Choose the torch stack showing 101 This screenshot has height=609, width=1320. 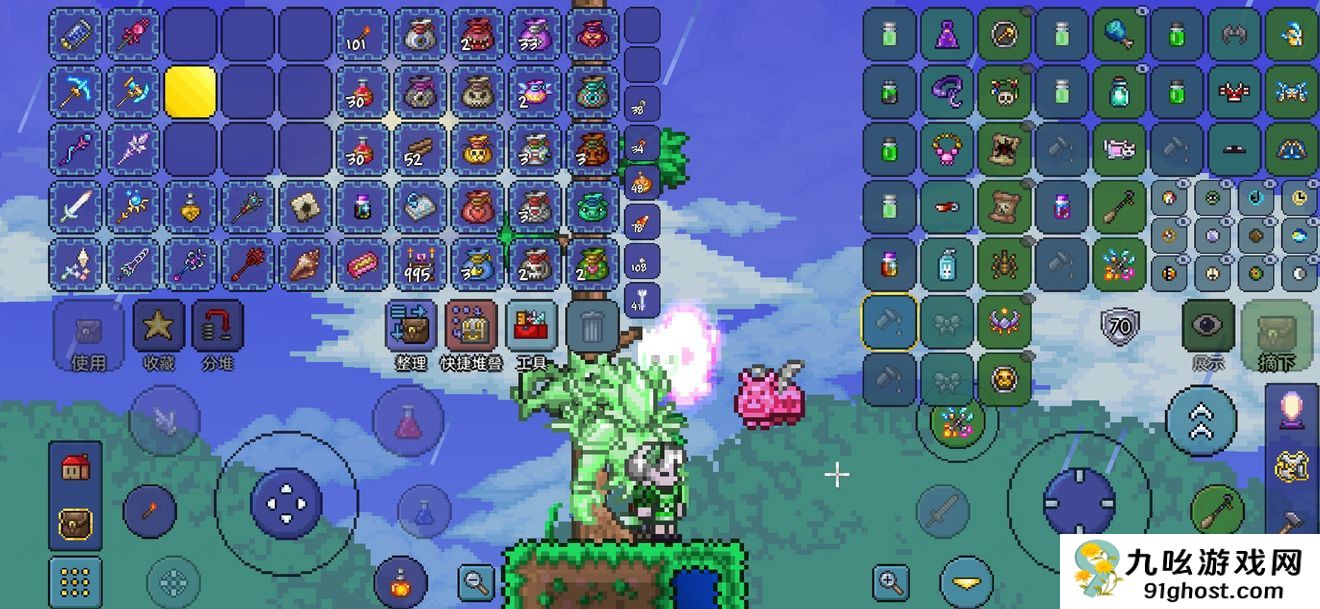[x=363, y=35]
